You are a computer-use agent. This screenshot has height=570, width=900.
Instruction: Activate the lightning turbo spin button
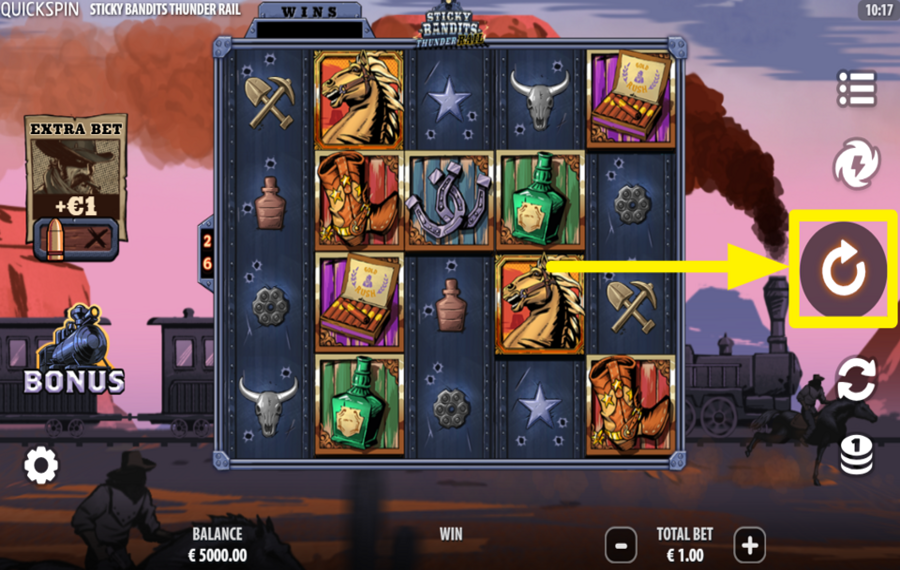856,164
